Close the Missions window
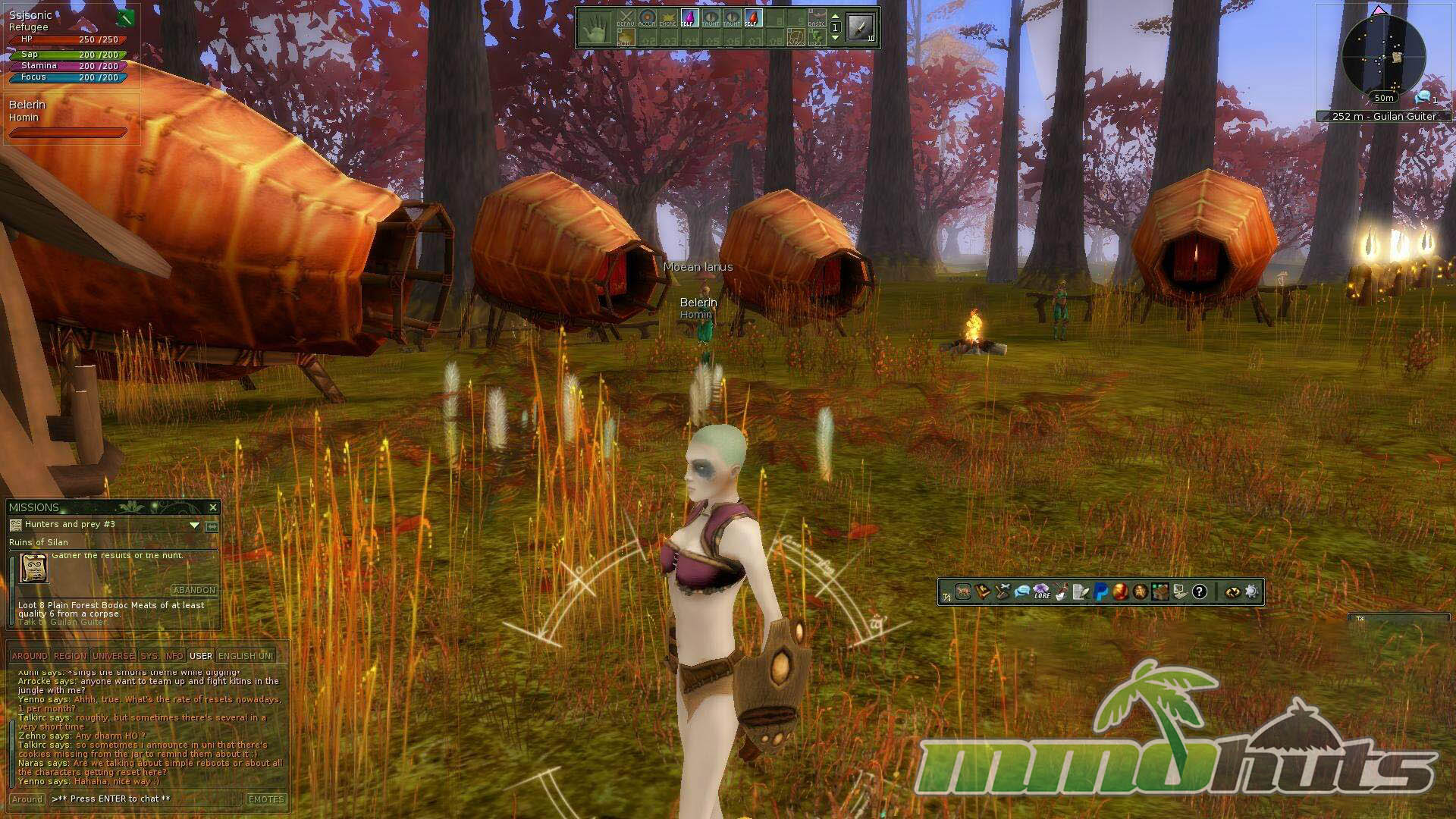This screenshot has width=1456, height=819. coord(212,507)
